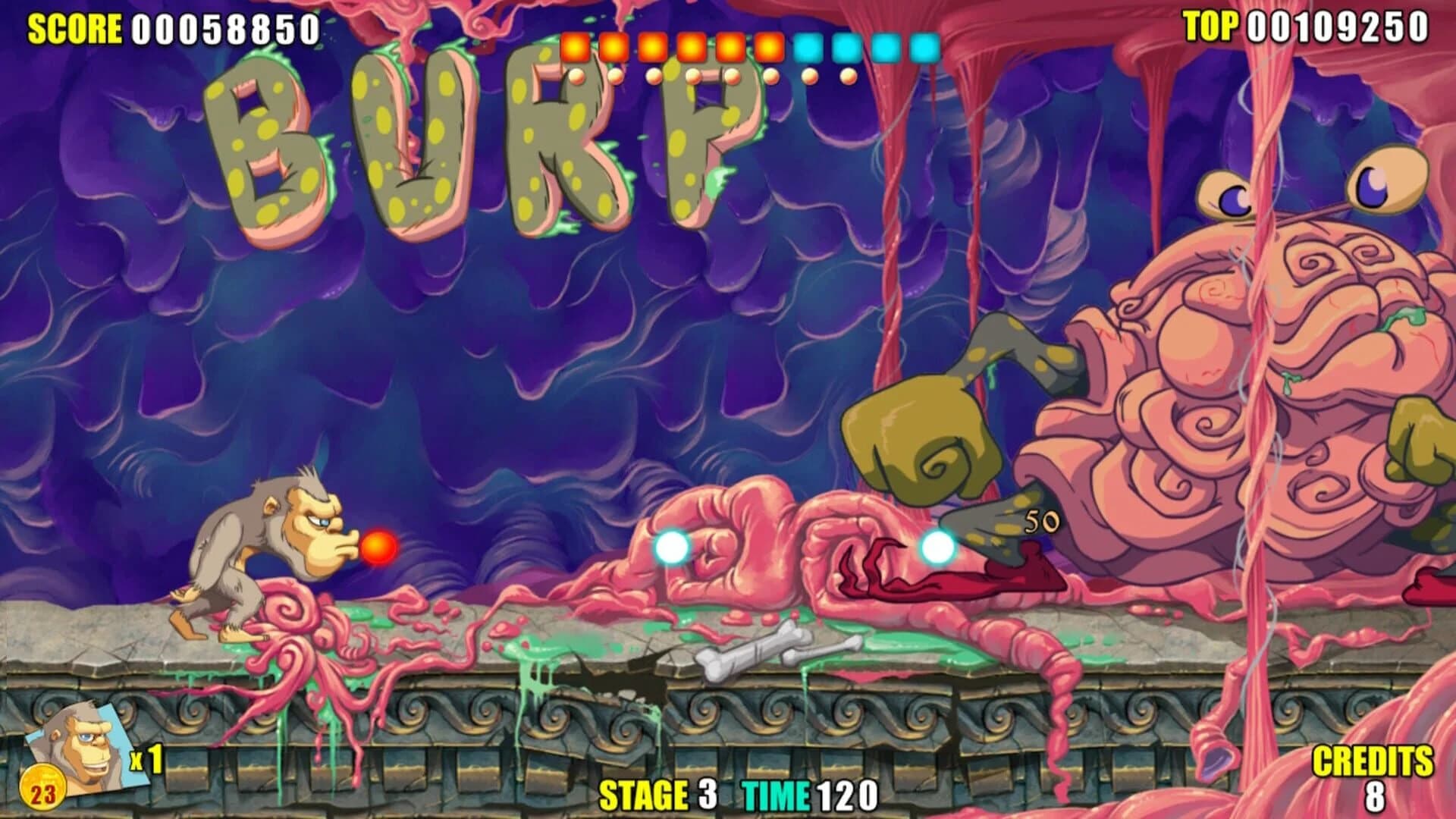The image size is (1456, 819).
Task: Click the last cyan segment of the boss bar
Action: pos(924,47)
